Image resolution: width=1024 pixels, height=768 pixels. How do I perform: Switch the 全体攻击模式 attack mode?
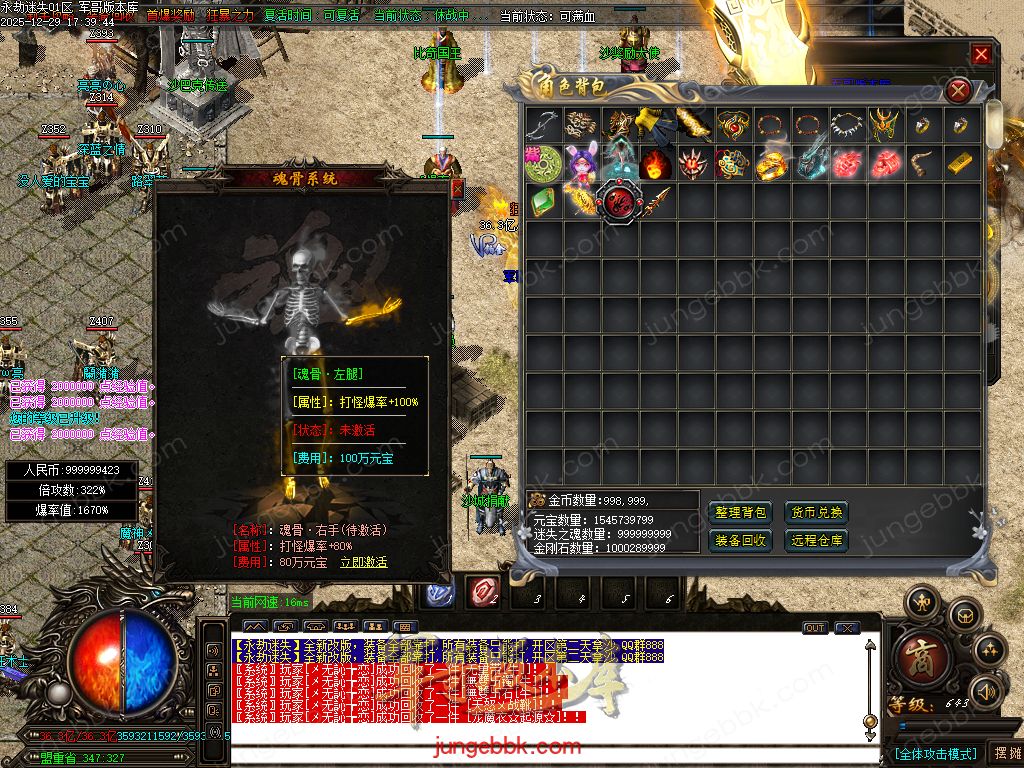[x=934, y=753]
